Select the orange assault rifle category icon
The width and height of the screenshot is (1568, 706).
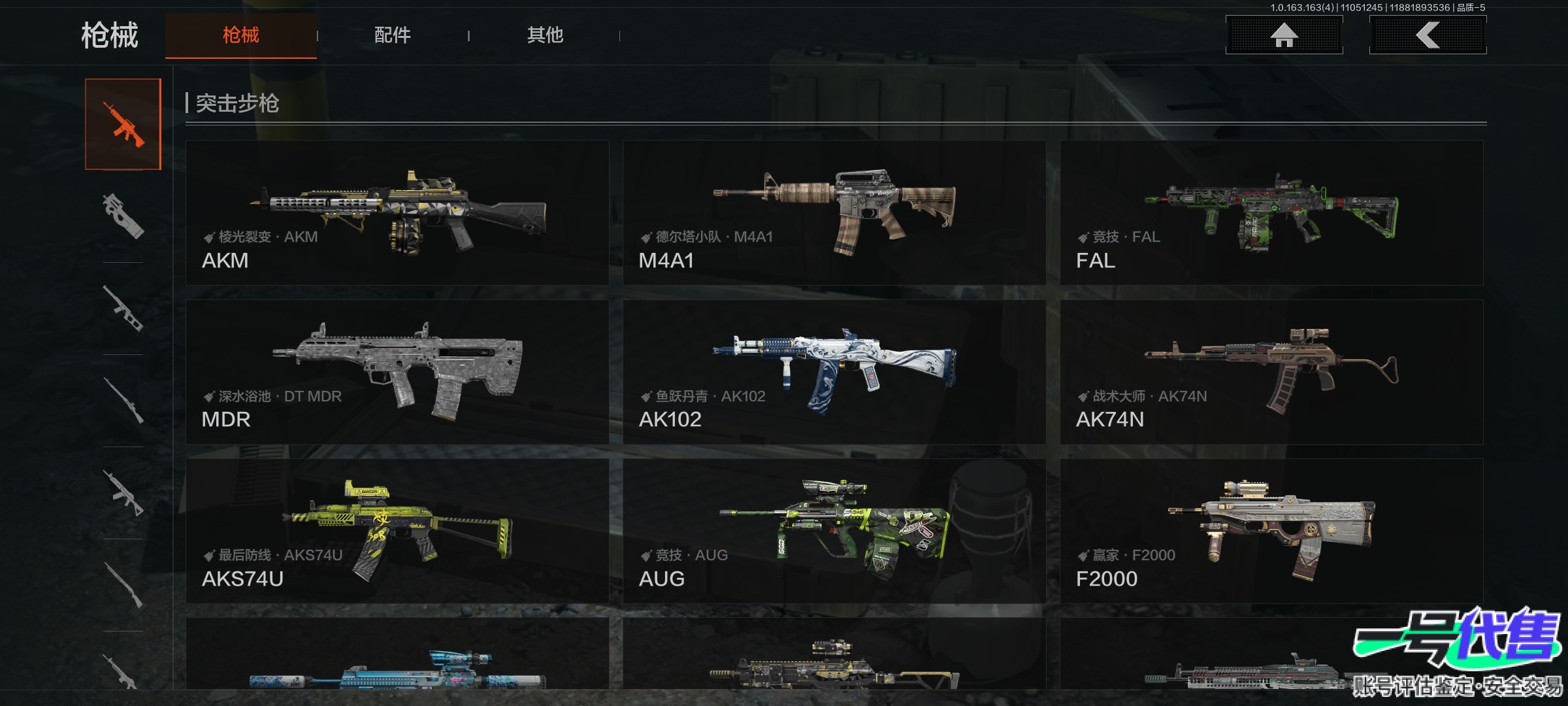[x=123, y=124]
